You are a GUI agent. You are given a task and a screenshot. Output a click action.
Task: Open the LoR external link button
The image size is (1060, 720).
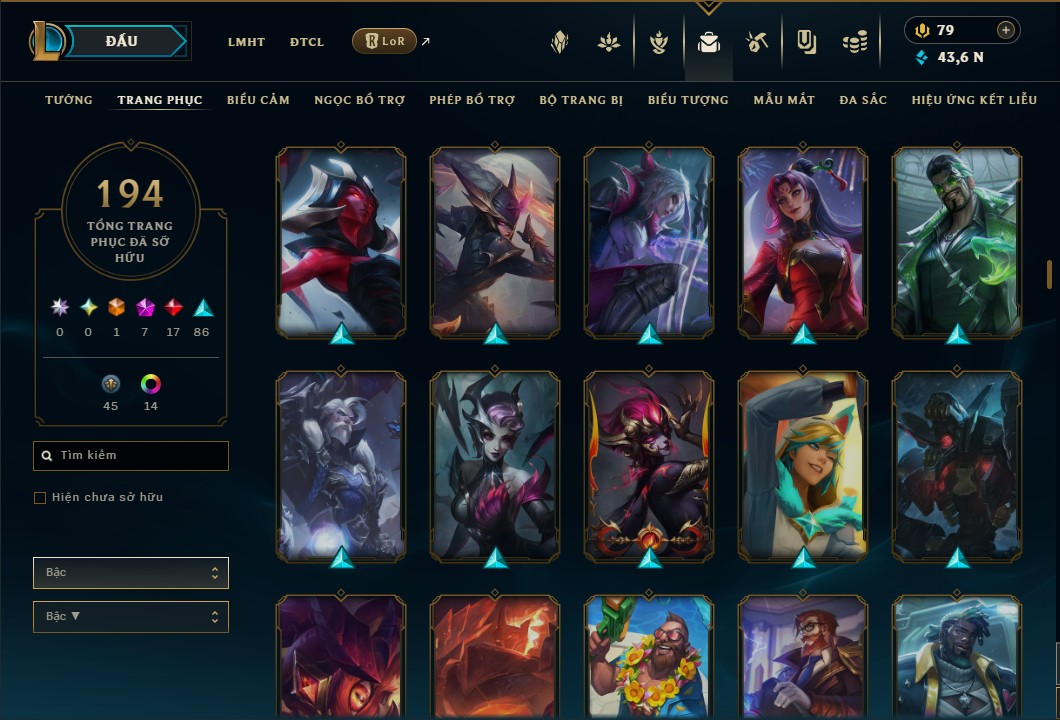[385, 41]
